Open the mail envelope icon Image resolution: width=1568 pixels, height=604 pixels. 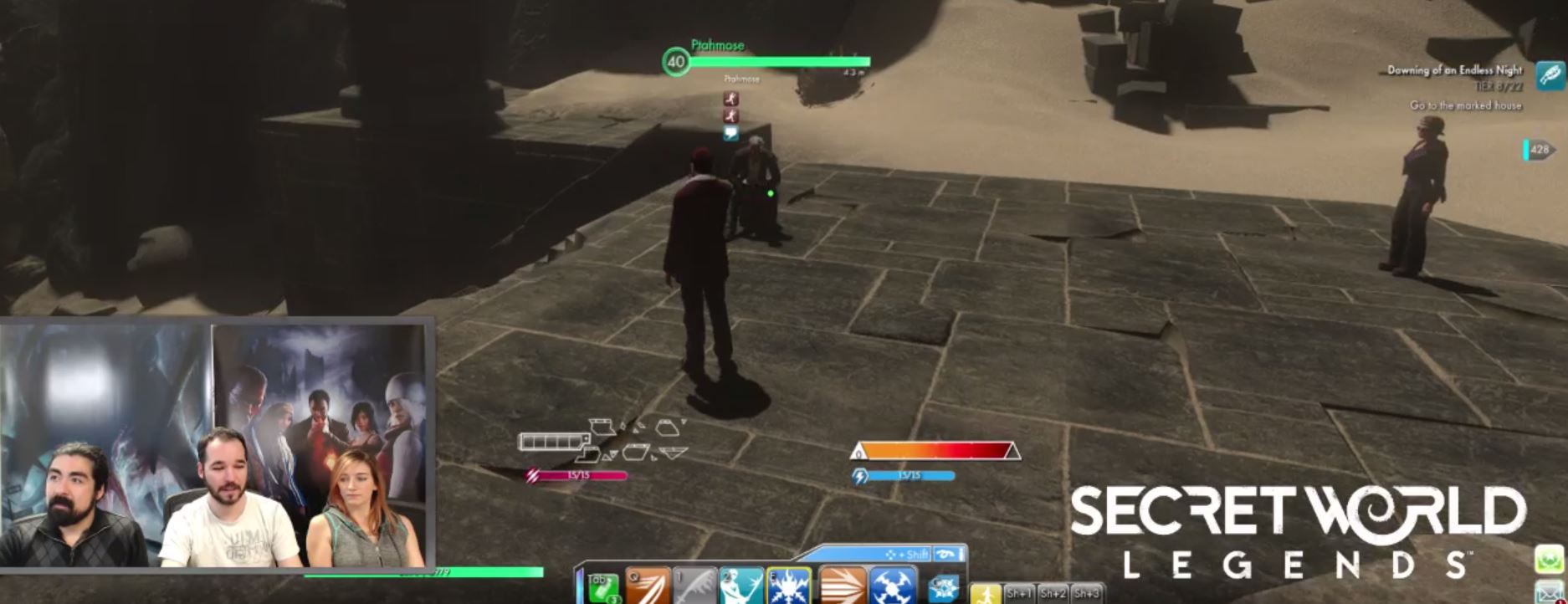1550,591
